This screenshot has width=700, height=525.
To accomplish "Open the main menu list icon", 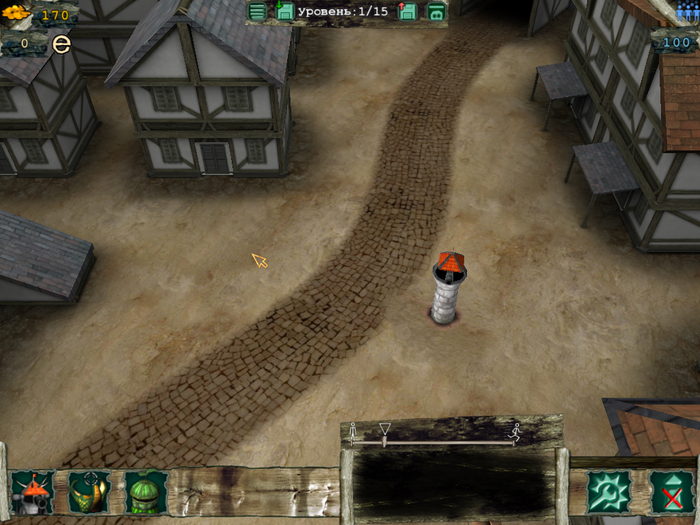I will tap(258, 12).
